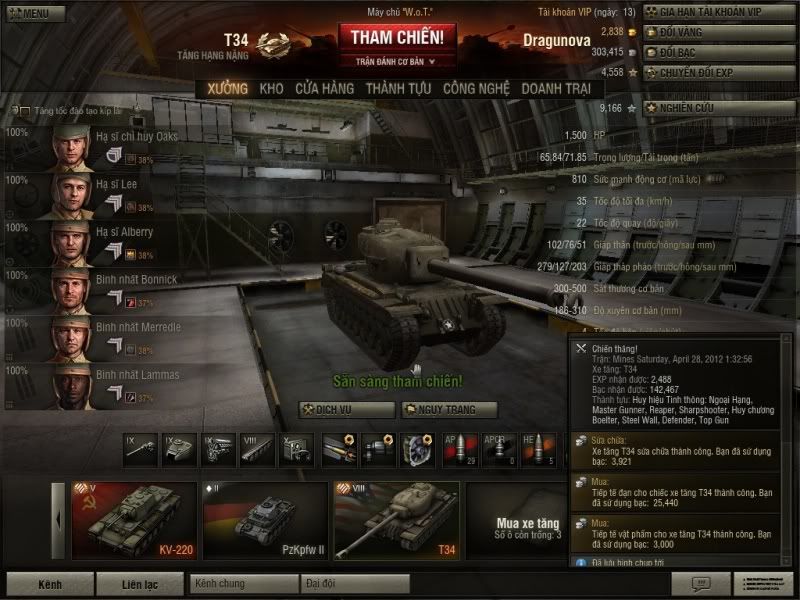This screenshot has height=600, width=800.
Task: Open the Kênh channel button
Action: [x=49, y=582]
